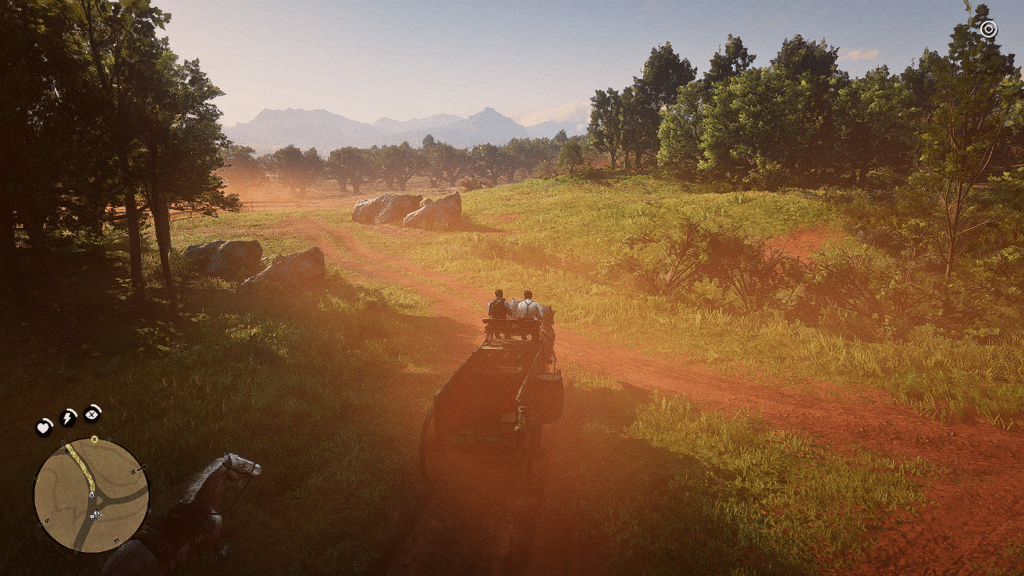Click the yellow destination marker on the minimap

coord(94,439)
